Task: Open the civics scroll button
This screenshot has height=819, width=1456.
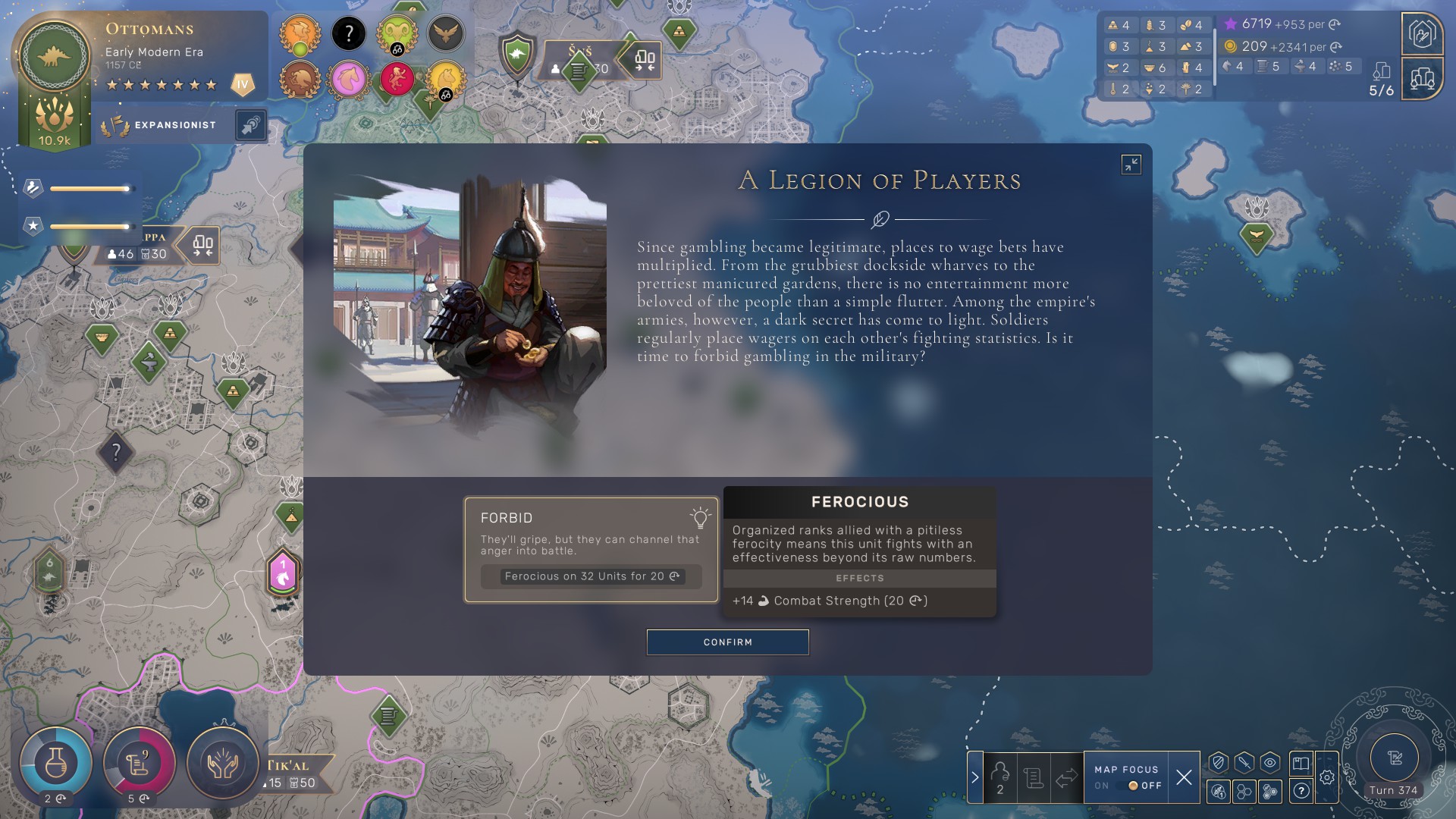Action: coord(139,763)
